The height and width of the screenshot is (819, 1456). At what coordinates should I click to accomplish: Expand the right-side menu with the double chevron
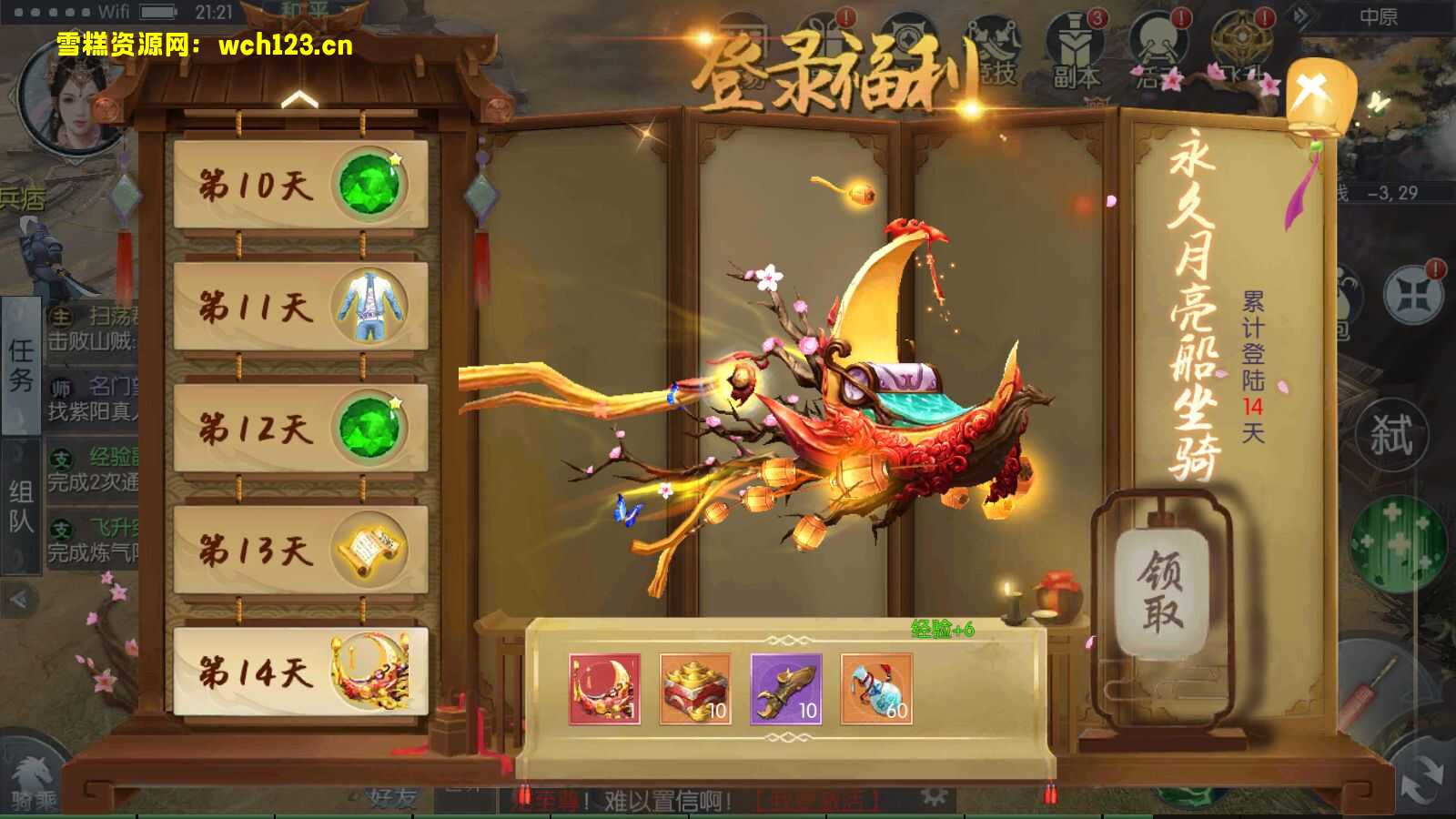[1299, 16]
